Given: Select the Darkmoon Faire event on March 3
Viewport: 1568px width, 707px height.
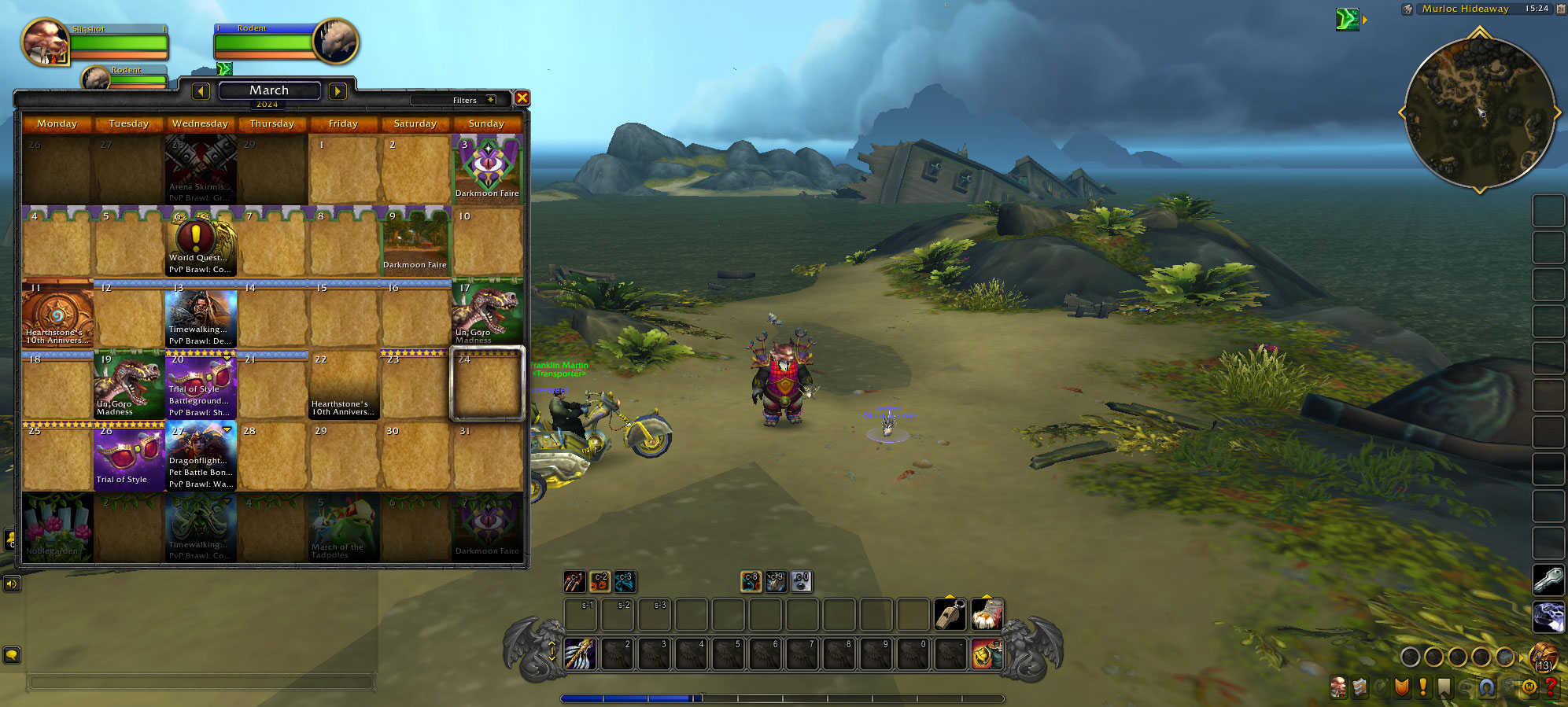Looking at the screenshot, I should [487, 169].
